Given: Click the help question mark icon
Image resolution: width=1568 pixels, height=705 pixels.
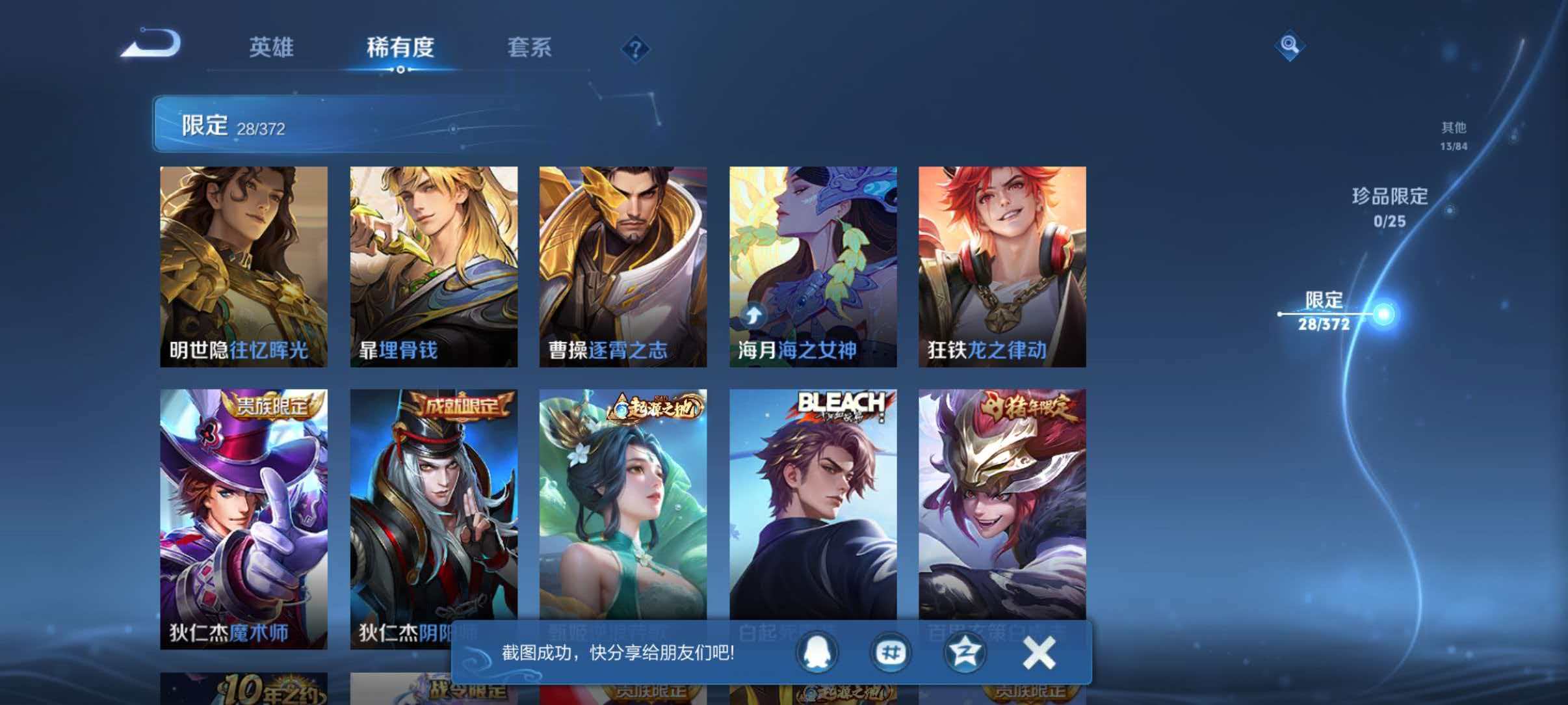Looking at the screenshot, I should pos(636,49).
